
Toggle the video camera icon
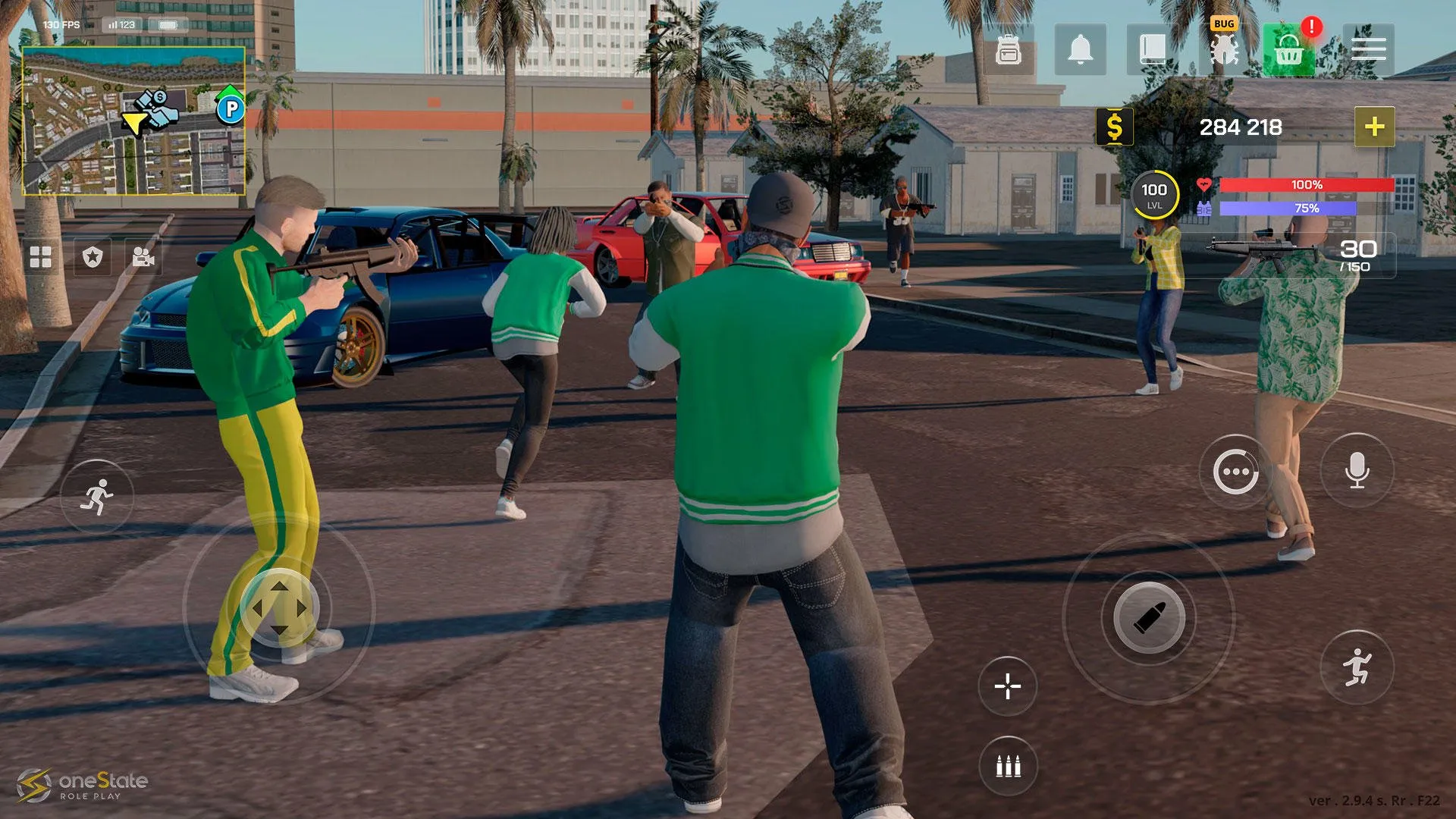click(x=143, y=258)
